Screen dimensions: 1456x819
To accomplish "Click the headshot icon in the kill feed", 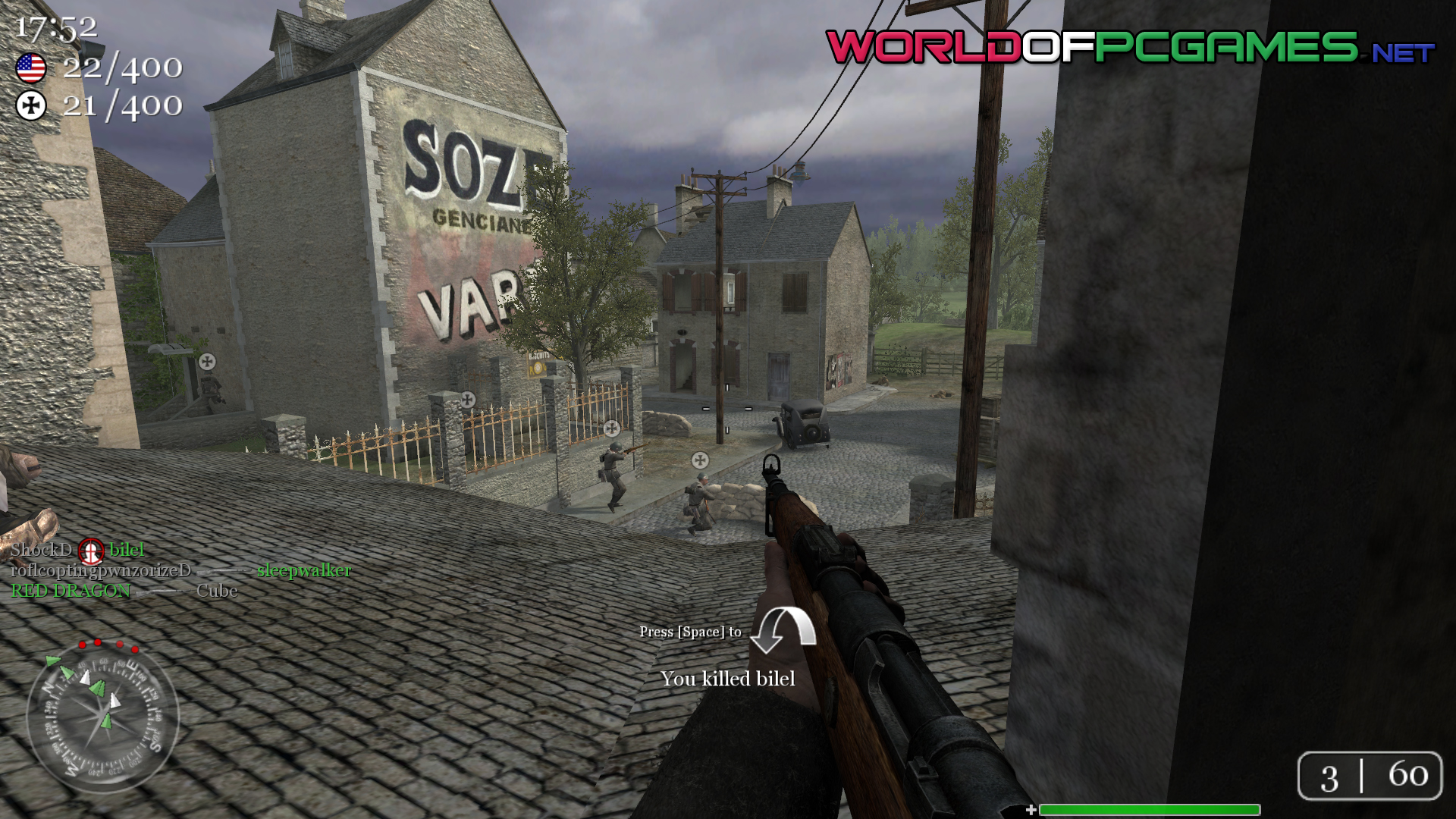I will (x=91, y=551).
